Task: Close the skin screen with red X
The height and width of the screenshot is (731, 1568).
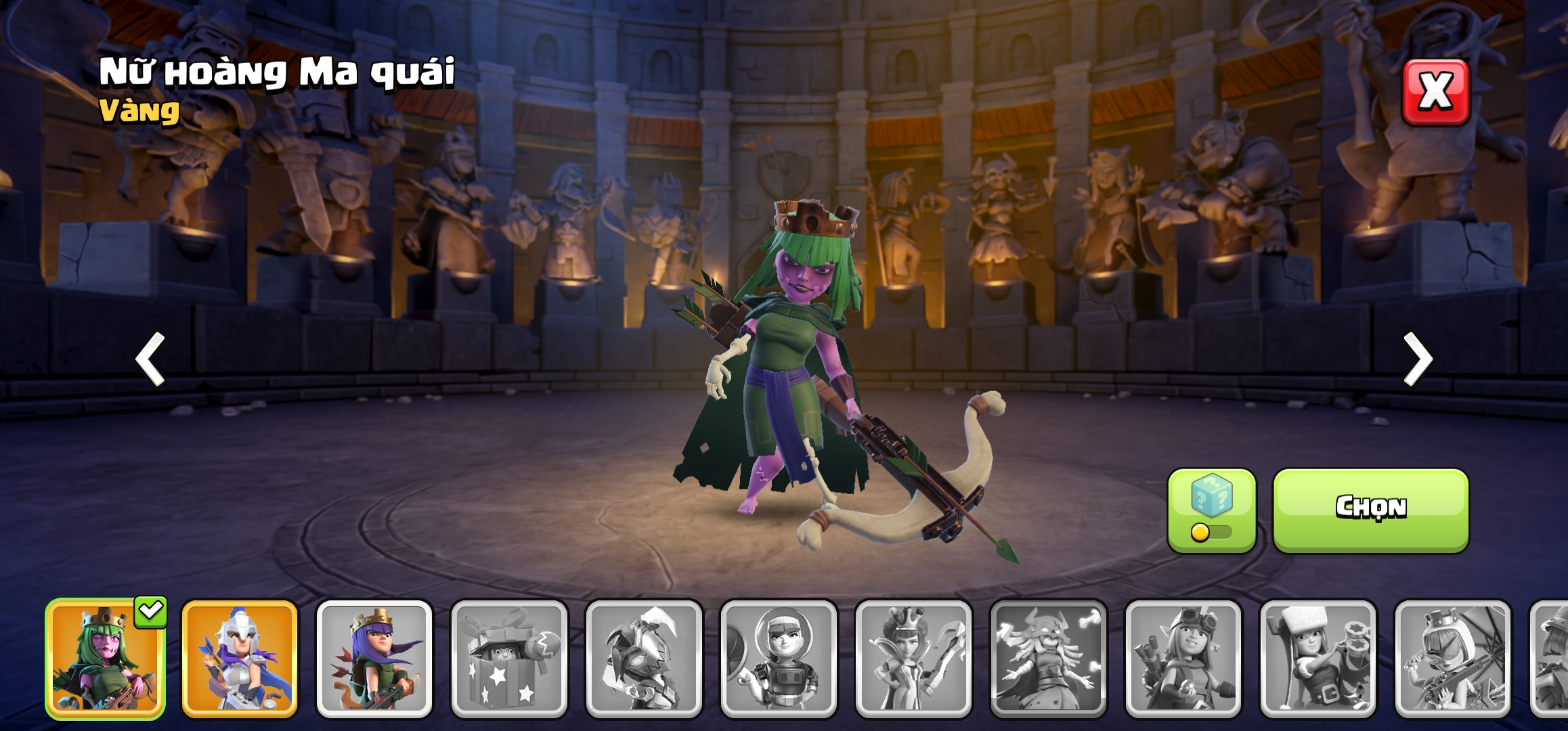Action: point(1435,92)
